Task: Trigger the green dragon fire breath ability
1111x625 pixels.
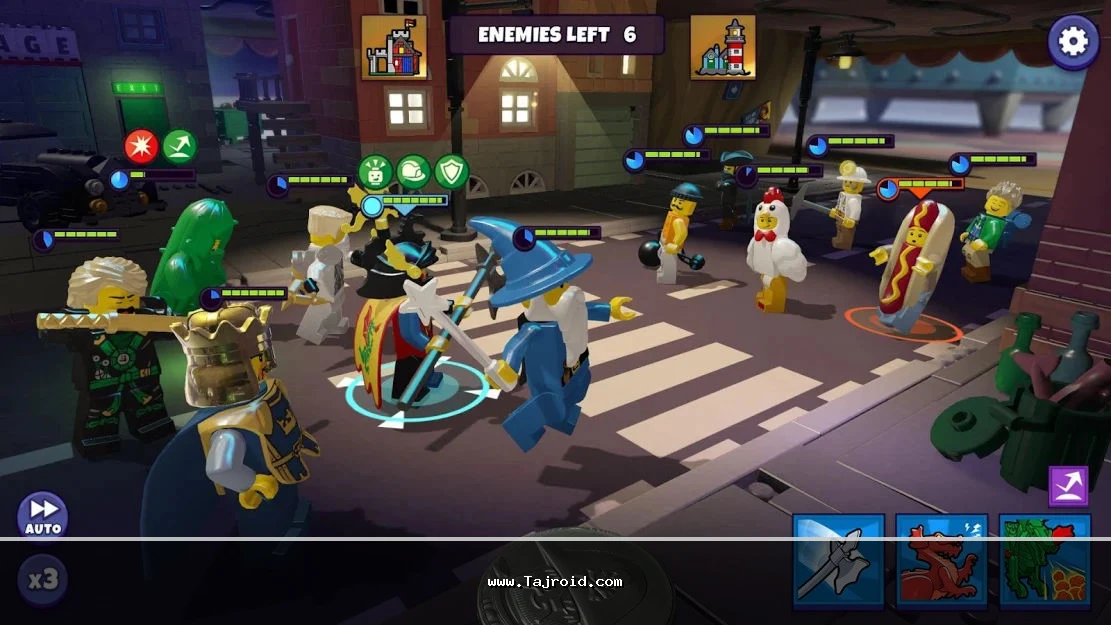Action: (1044, 560)
